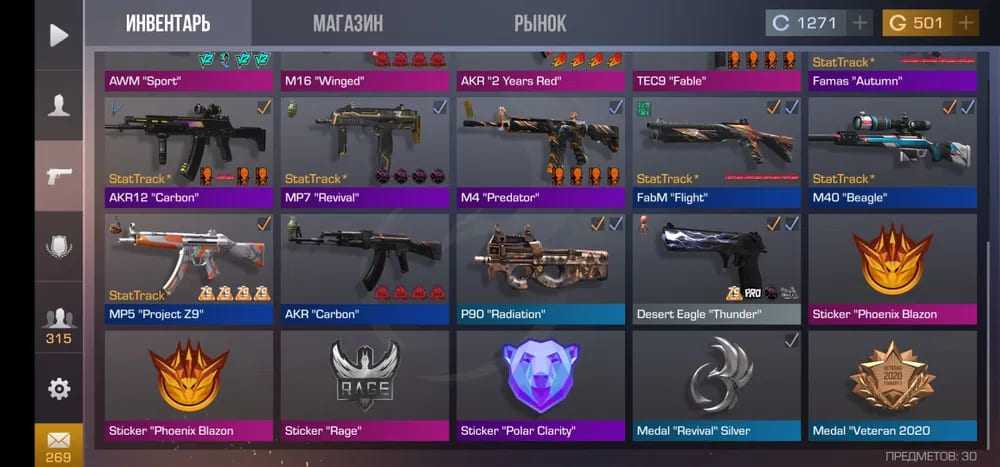Viewport: 1000px width, 467px height.
Task: Select the Medal "Veteran 2020"
Action: (893, 384)
